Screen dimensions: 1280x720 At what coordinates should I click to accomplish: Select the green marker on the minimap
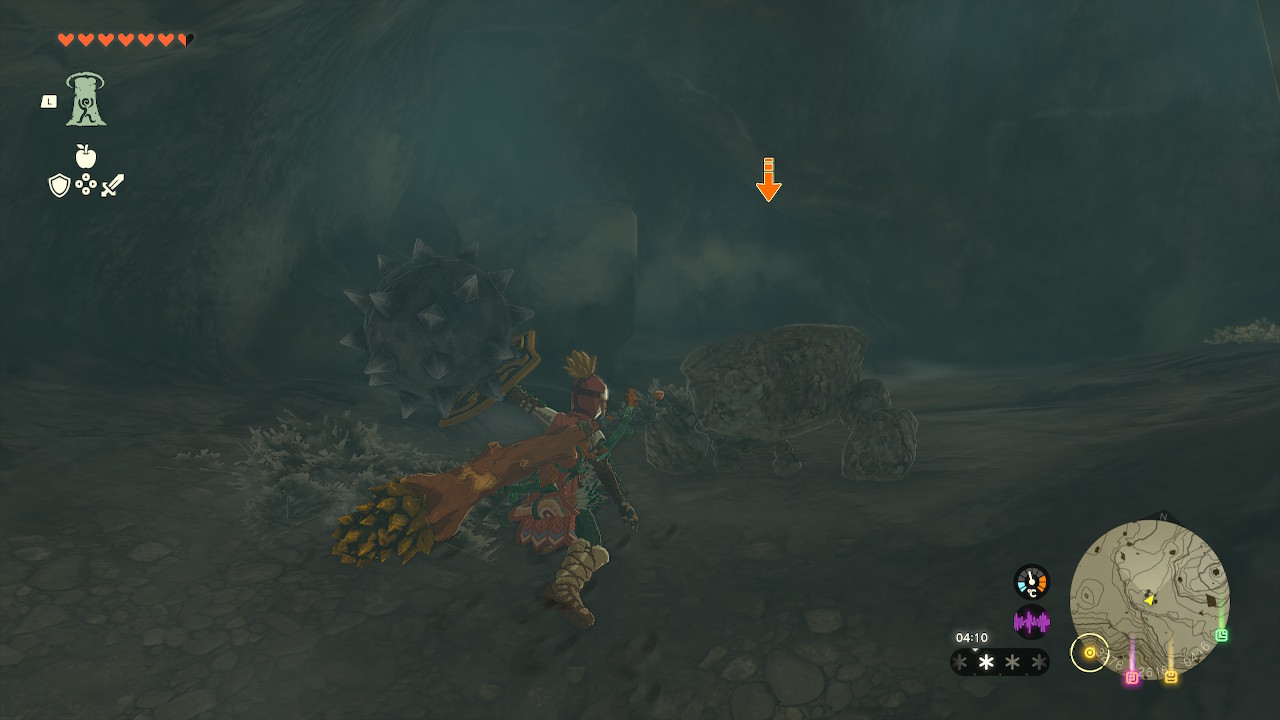pyautogui.click(x=1220, y=634)
